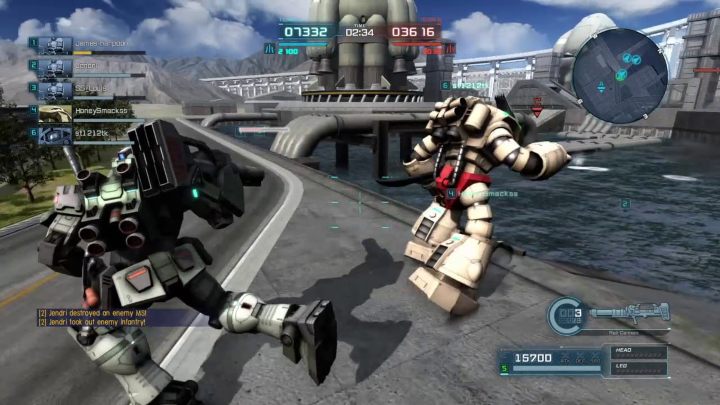Click the HEAD damage status panel
The image size is (720, 405).
pyautogui.click(x=638, y=352)
